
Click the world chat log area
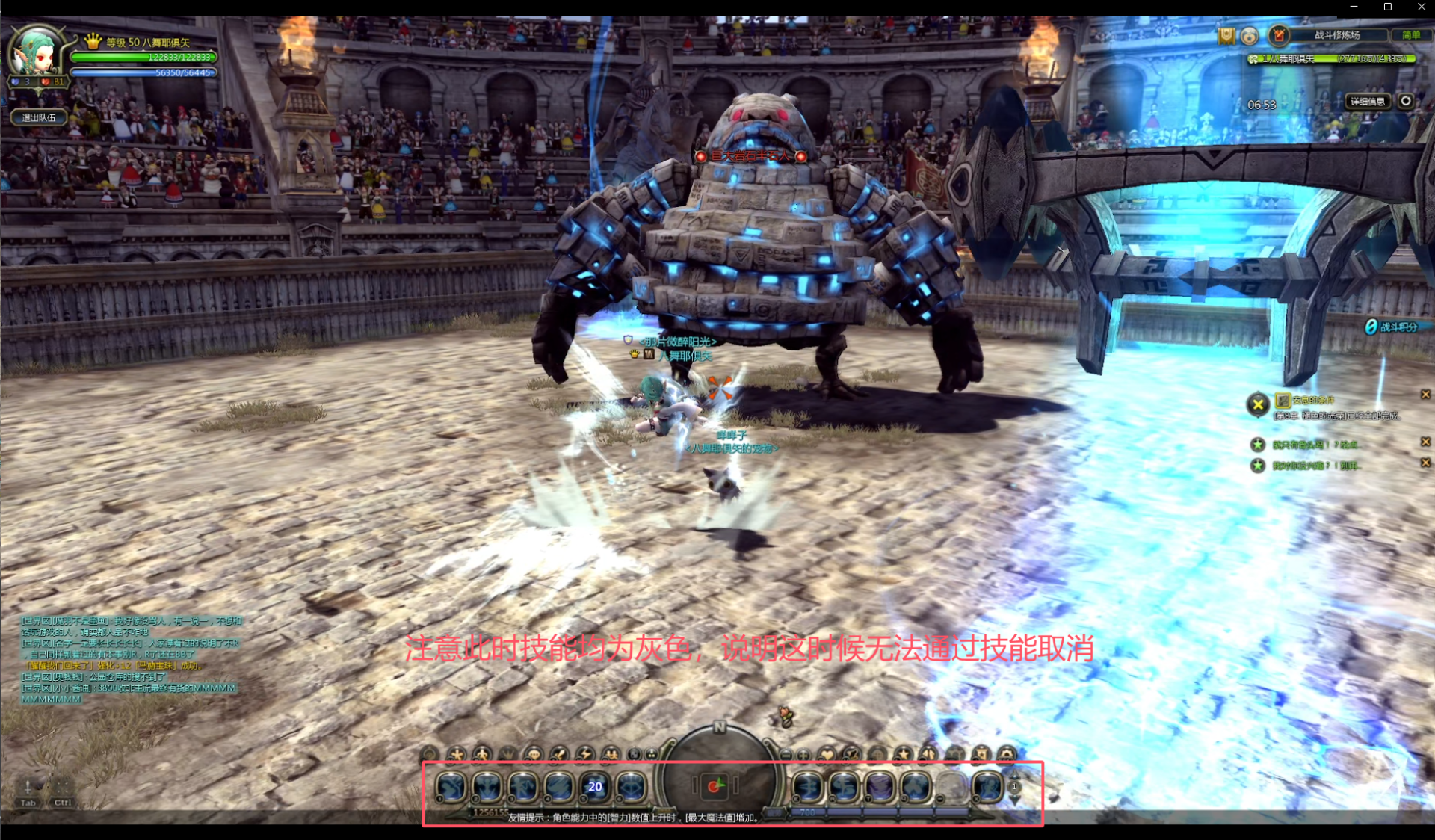[129, 659]
